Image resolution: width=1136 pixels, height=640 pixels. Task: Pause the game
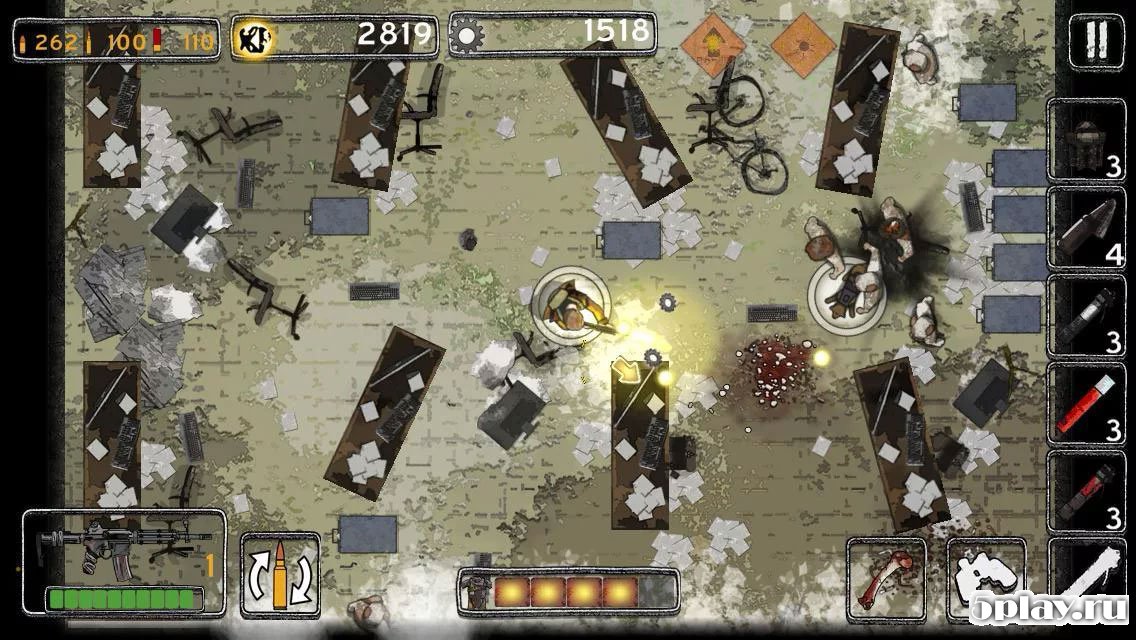pyautogui.click(x=1095, y=42)
